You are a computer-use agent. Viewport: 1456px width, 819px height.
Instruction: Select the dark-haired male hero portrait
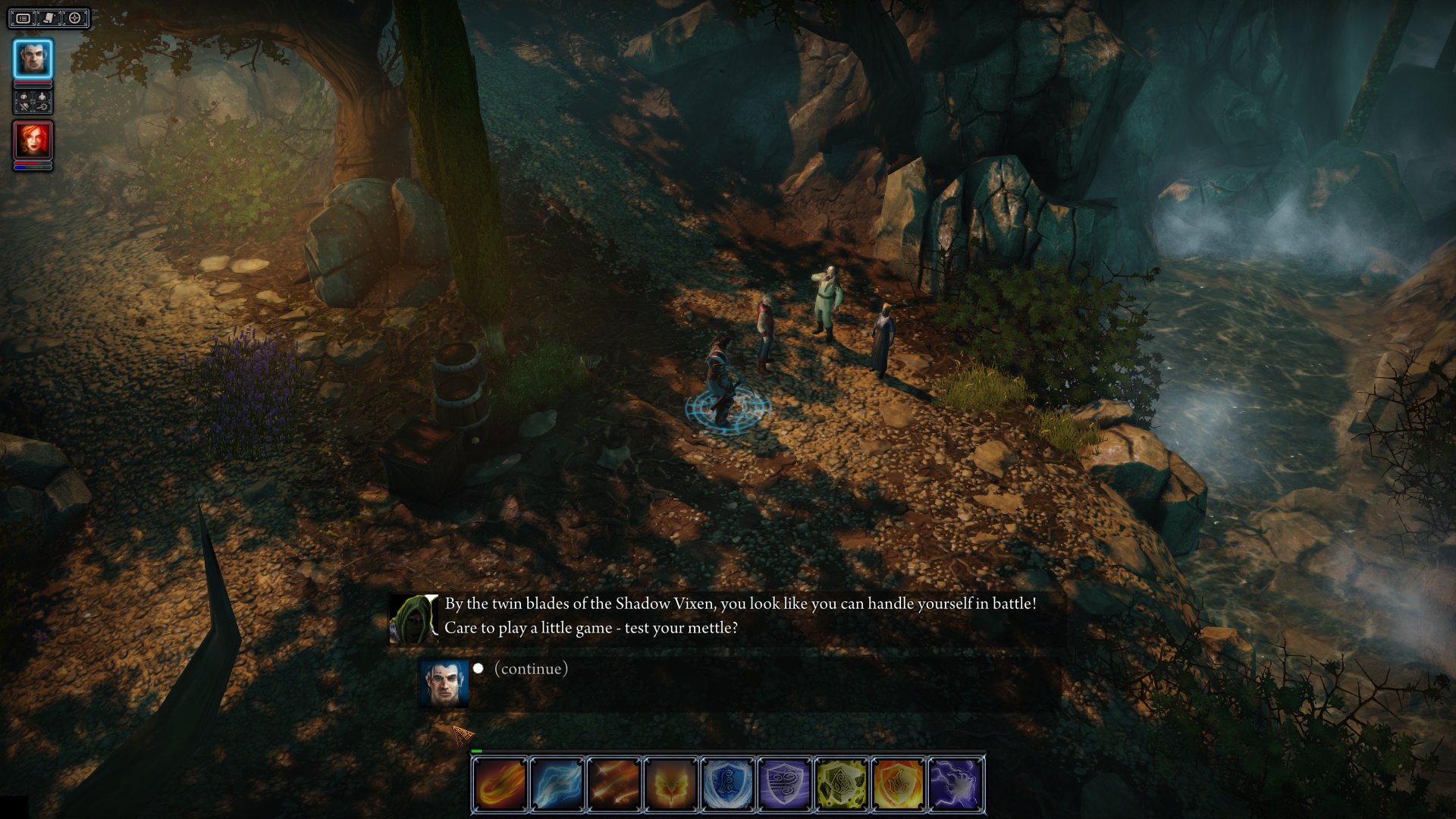point(33,58)
